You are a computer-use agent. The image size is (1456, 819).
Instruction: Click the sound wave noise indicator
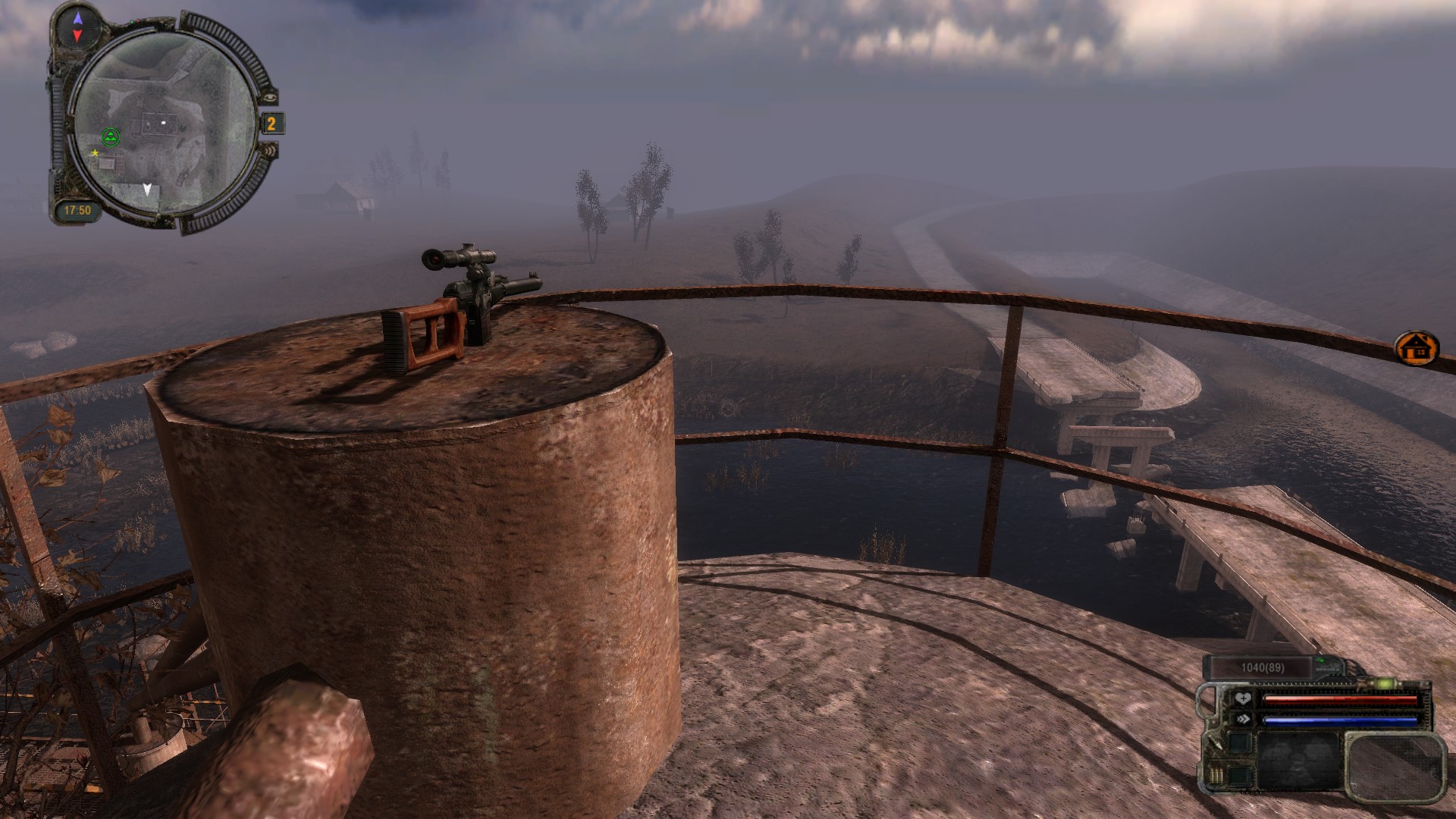coord(270,152)
